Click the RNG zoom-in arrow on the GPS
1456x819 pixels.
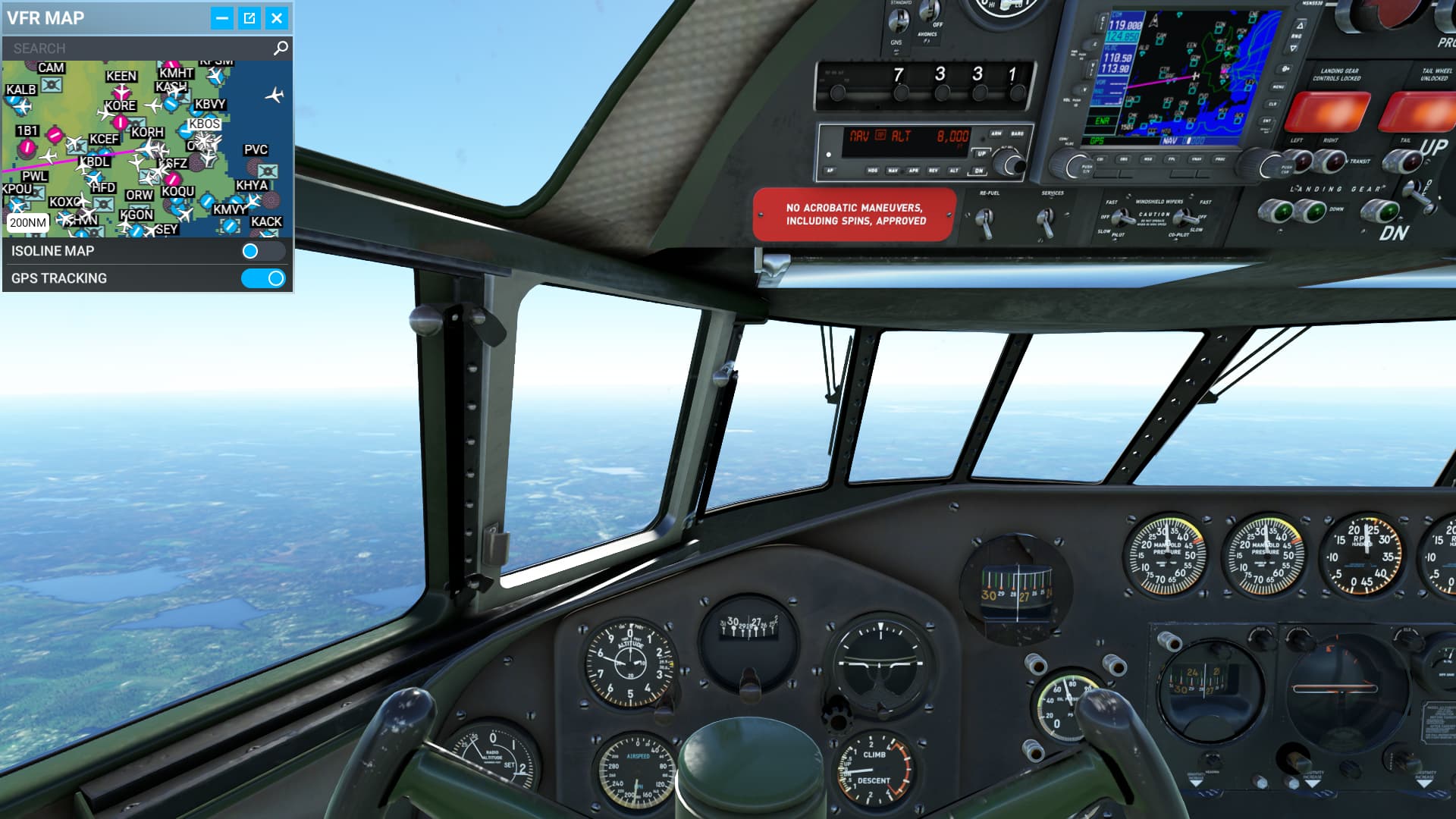pyautogui.click(x=1301, y=25)
